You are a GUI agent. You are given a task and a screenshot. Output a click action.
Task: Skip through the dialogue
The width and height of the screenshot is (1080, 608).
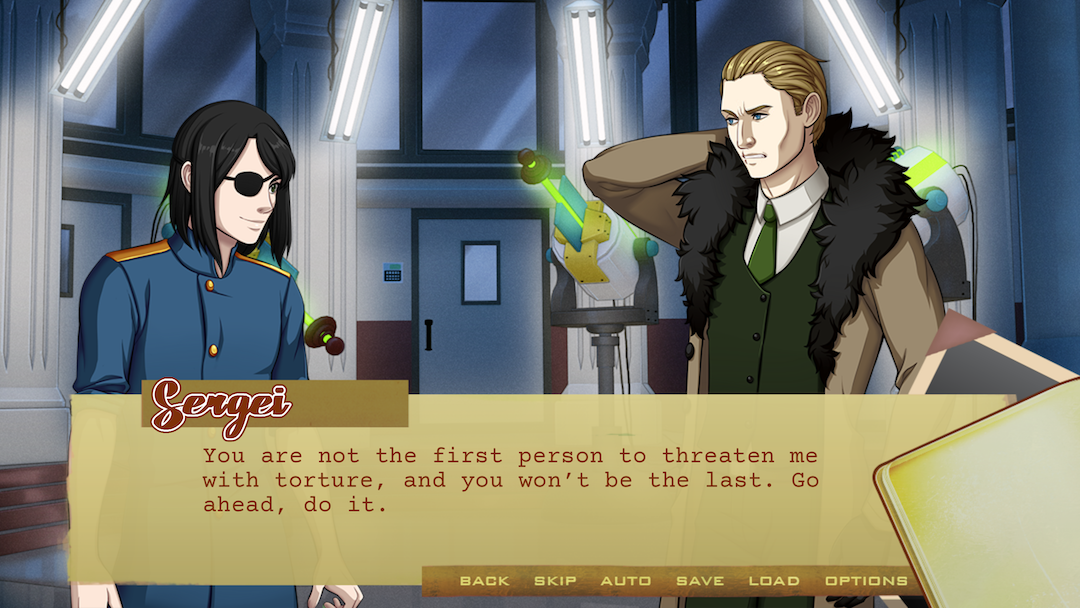click(555, 581)
